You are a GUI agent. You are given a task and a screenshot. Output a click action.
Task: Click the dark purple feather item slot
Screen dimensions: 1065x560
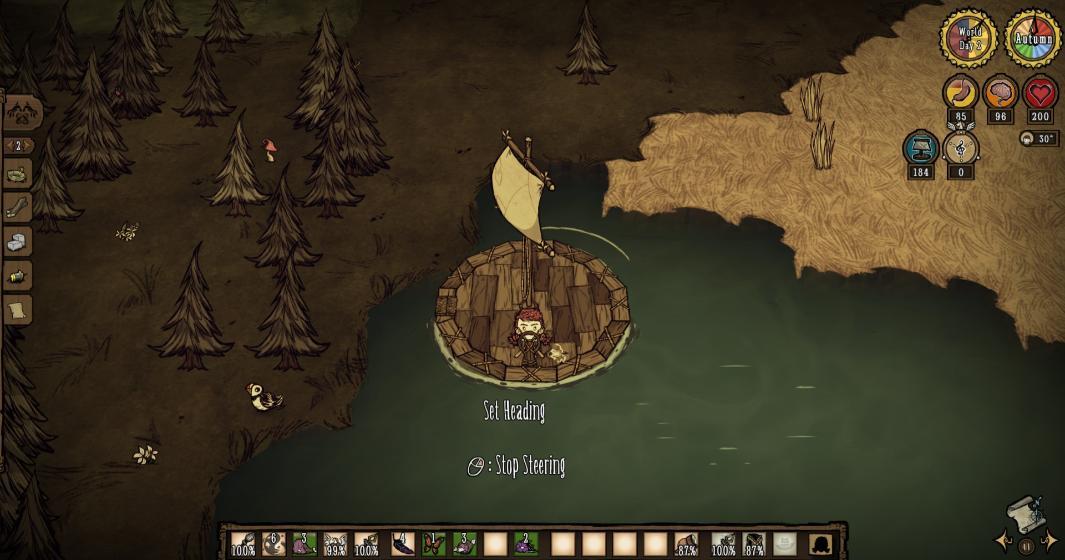(402, 543)
